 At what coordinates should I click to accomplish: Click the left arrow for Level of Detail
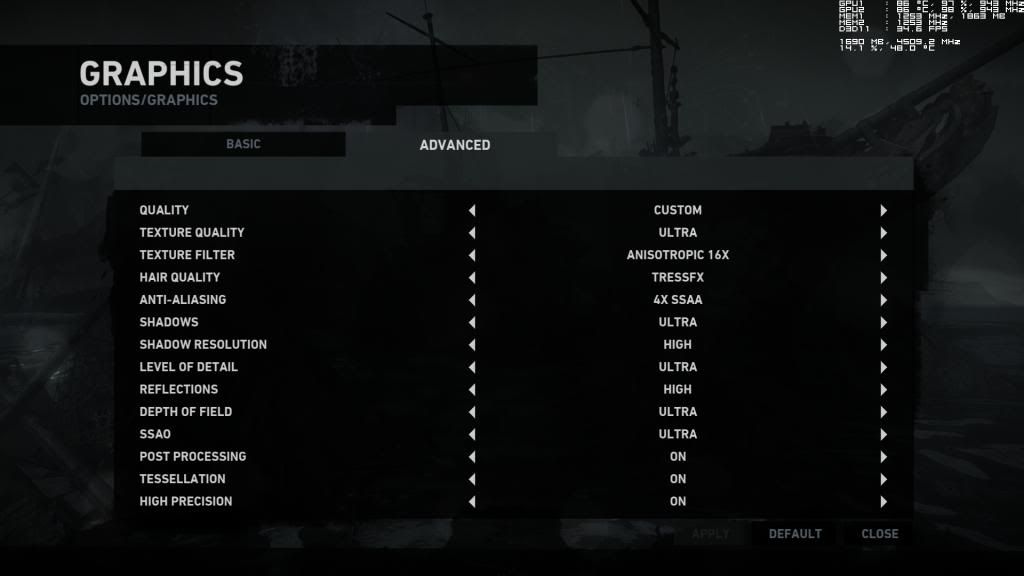(472, 367)
